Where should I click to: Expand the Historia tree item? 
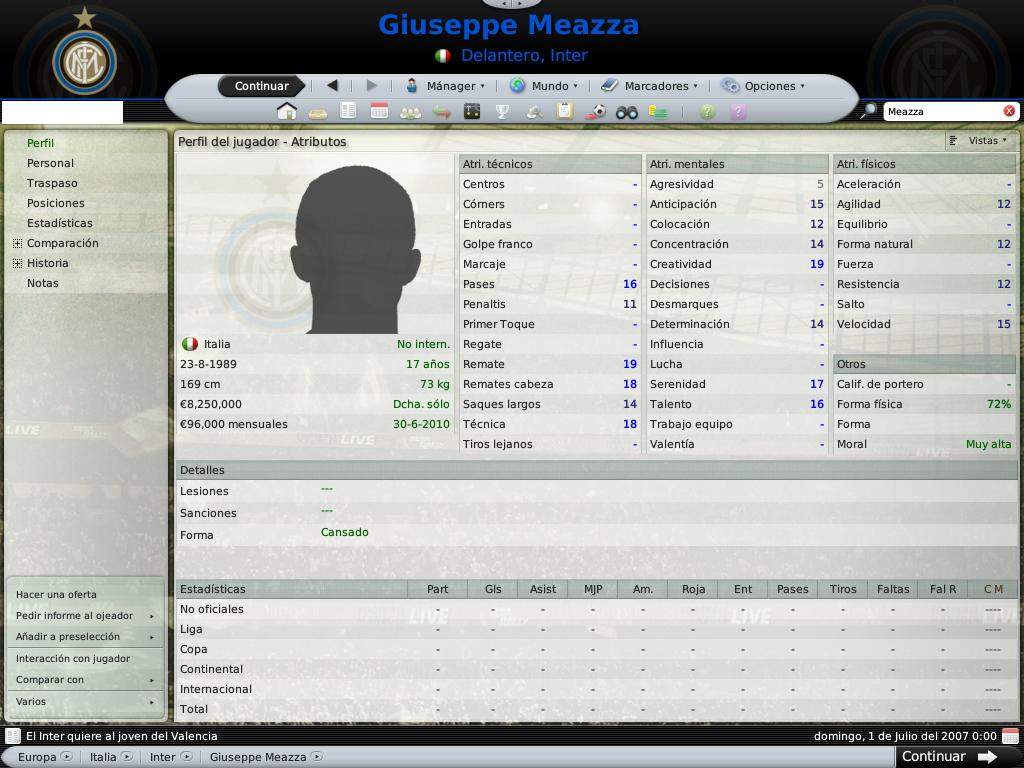pyautogui.click(x=17, y=263)
